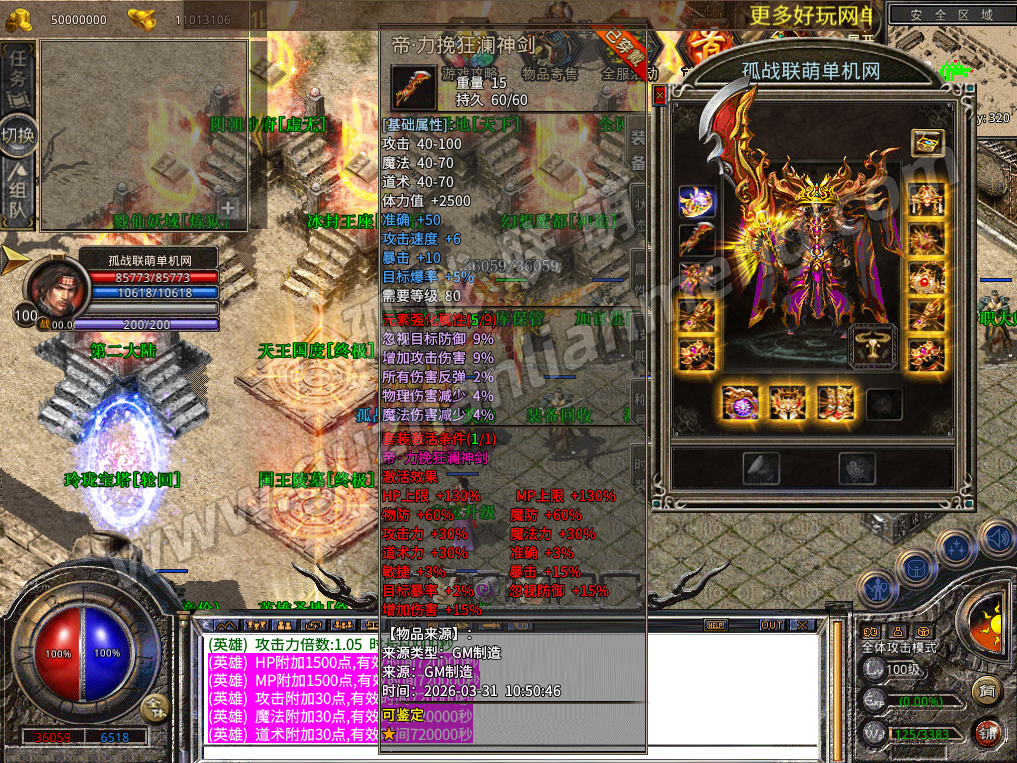Close the character equipment panel
The height and width of the screenshot is (763, 1017).
point(659,96)
